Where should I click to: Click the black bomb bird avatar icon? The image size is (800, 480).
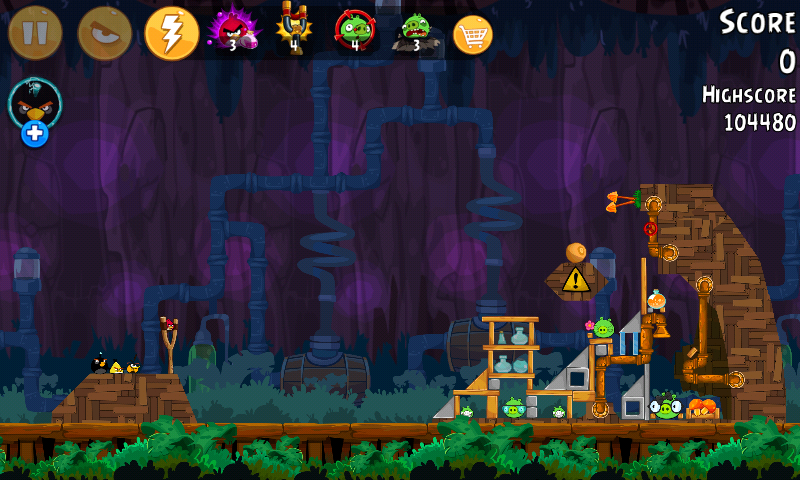(35, 102)
